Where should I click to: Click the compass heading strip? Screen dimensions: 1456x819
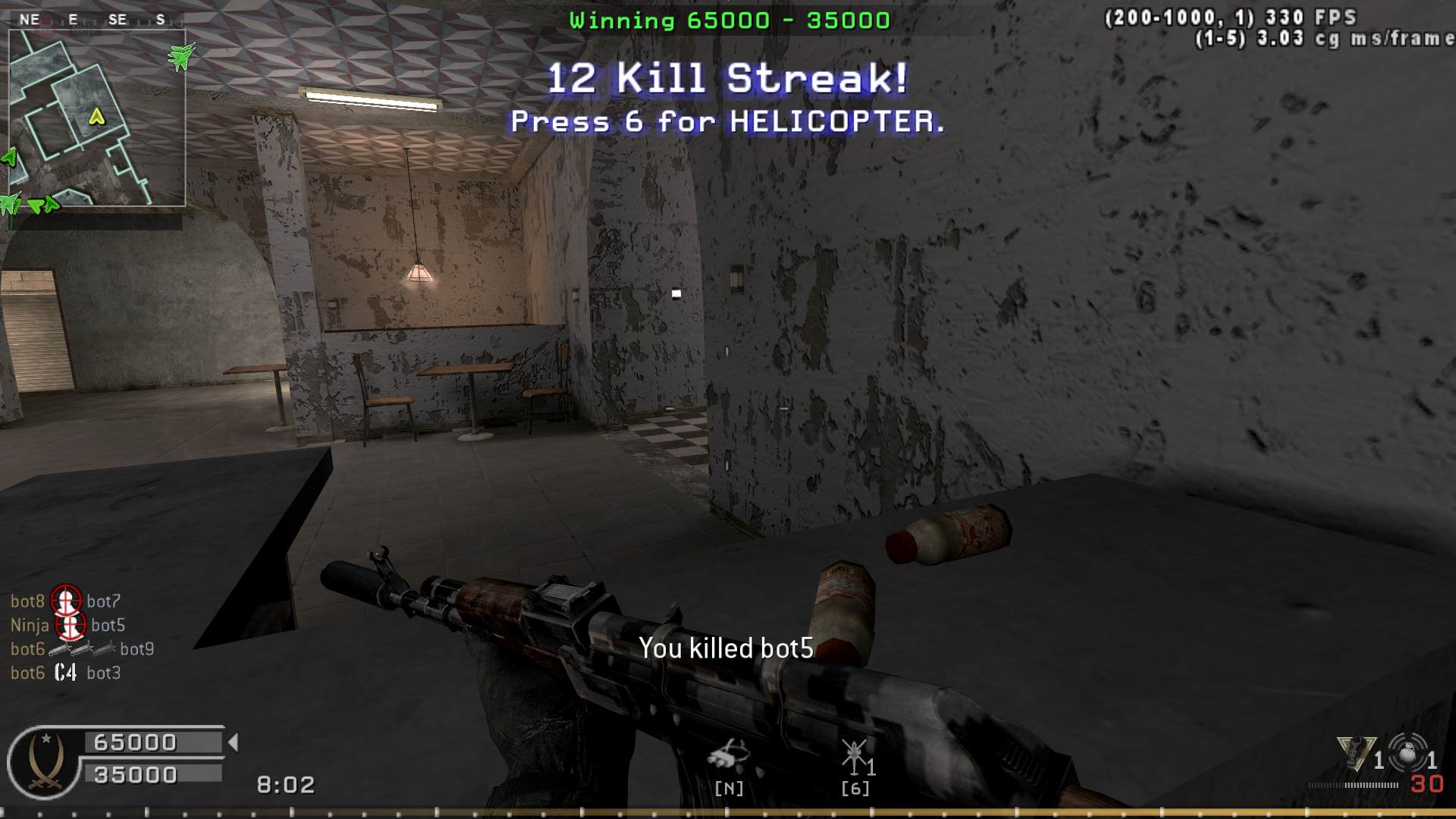pyautogui.click(x=96, y=20)
